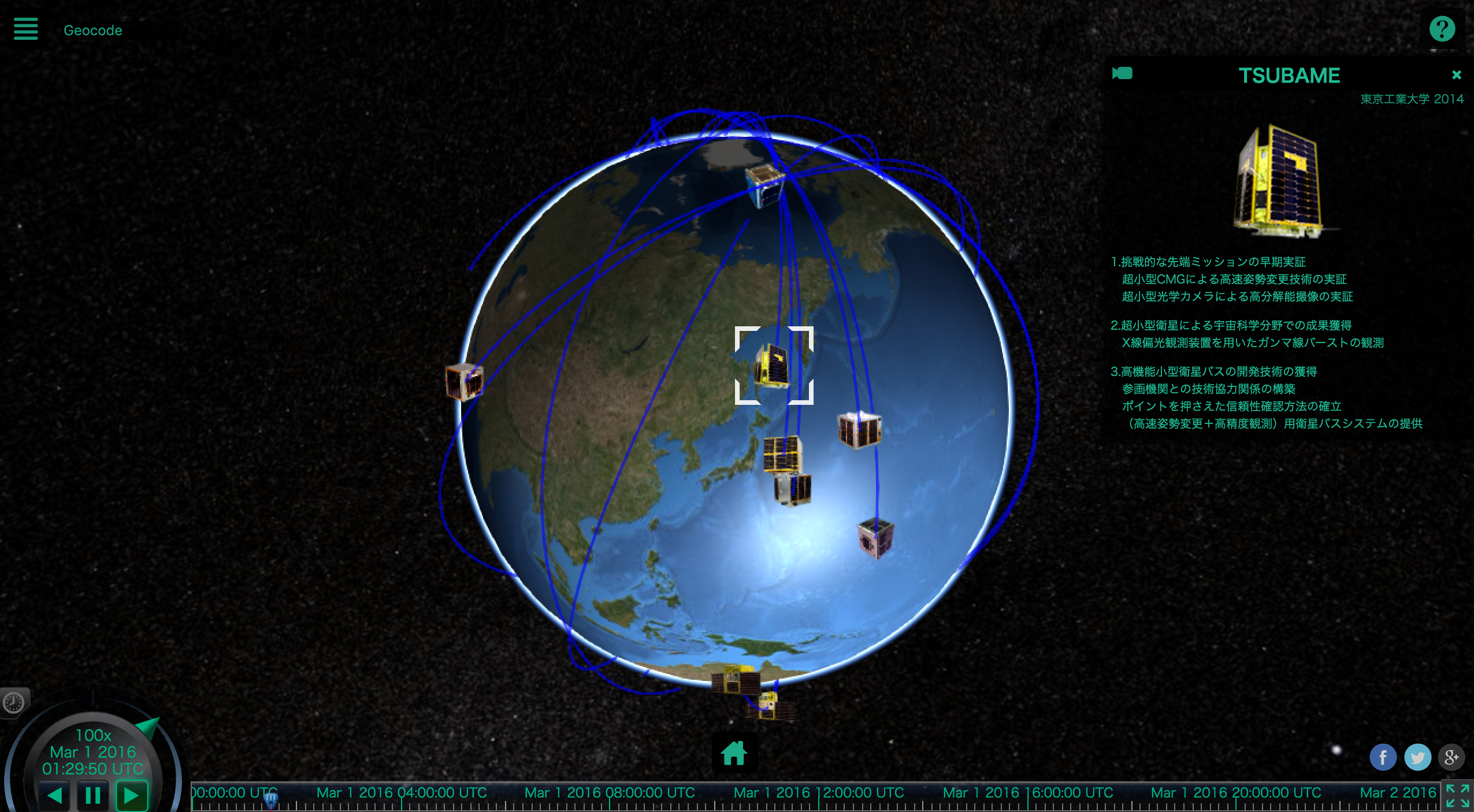Toggle fullscreen with the corner arrows icon

pyautogui.click(x=1458, y=795)
